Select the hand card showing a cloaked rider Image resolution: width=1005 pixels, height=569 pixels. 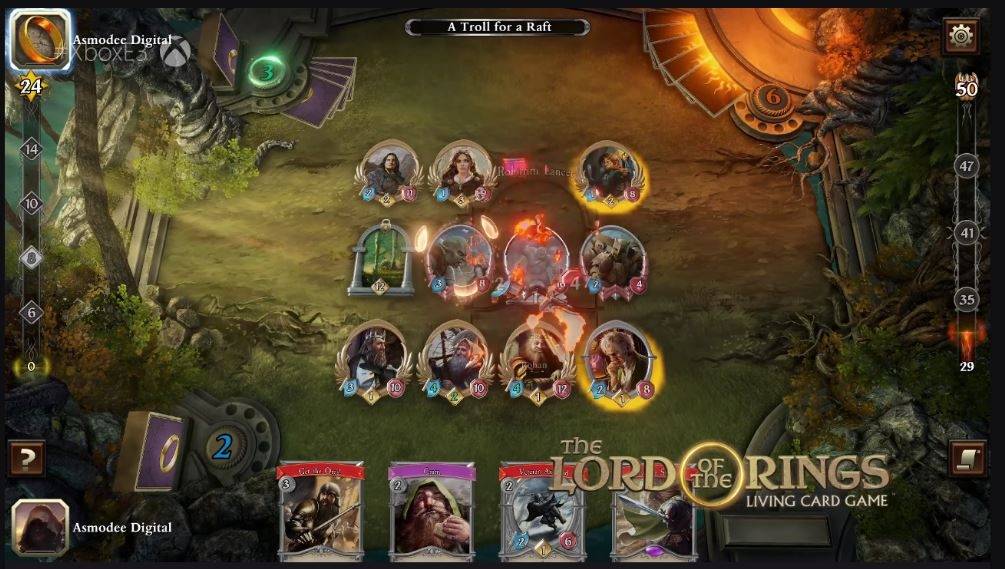pyautogui.click(x=541, y=510)
